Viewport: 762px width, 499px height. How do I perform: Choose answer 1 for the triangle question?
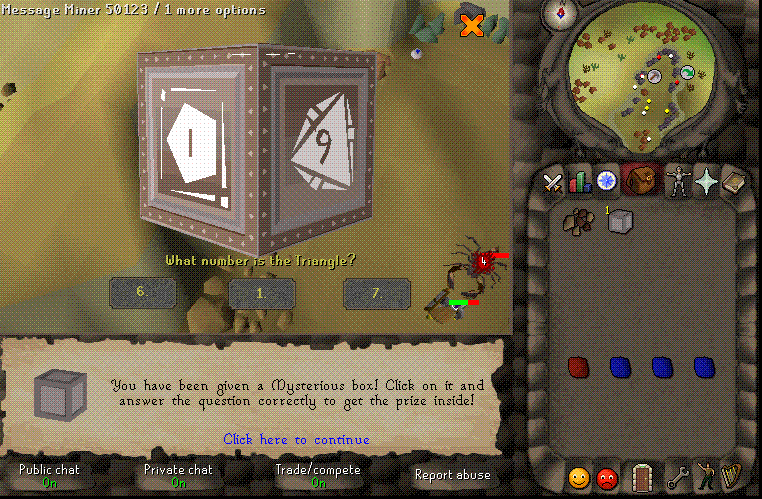tap(262, 293)
